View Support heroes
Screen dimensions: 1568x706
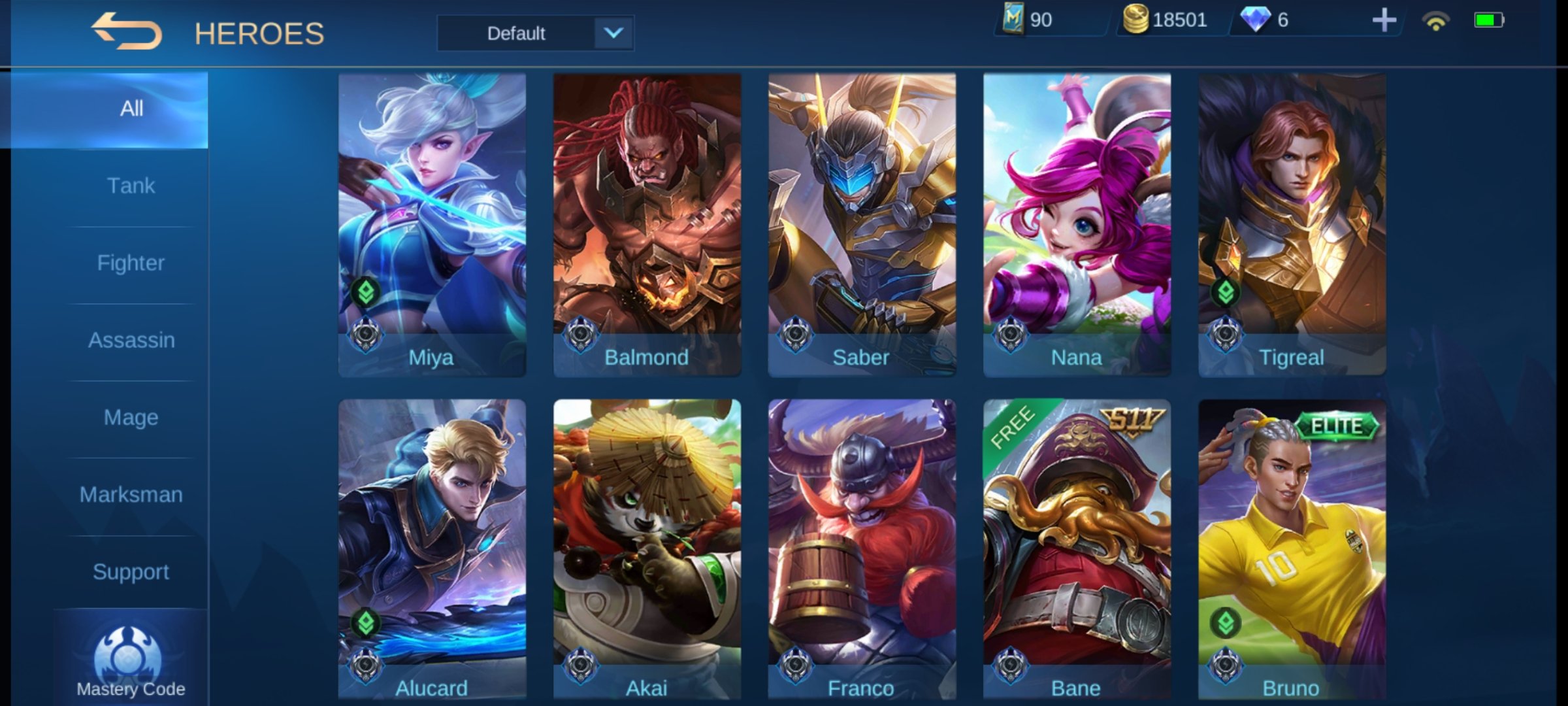pos(131,571)
